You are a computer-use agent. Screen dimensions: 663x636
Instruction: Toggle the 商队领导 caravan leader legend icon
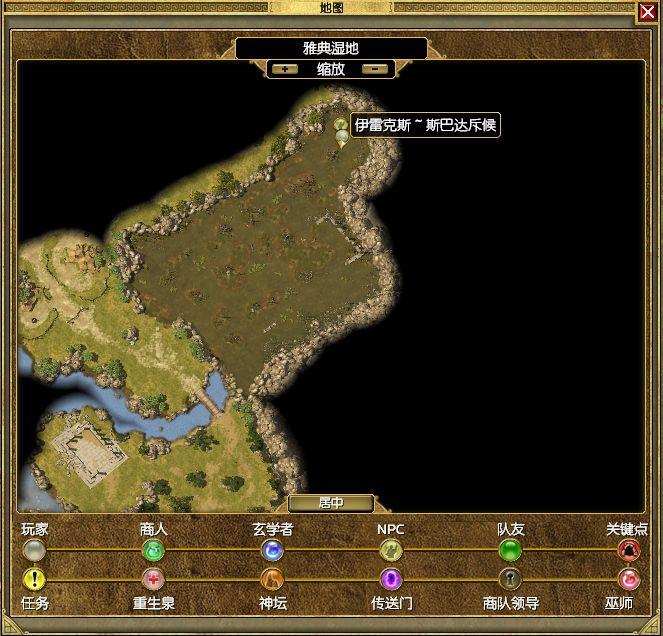510,579
